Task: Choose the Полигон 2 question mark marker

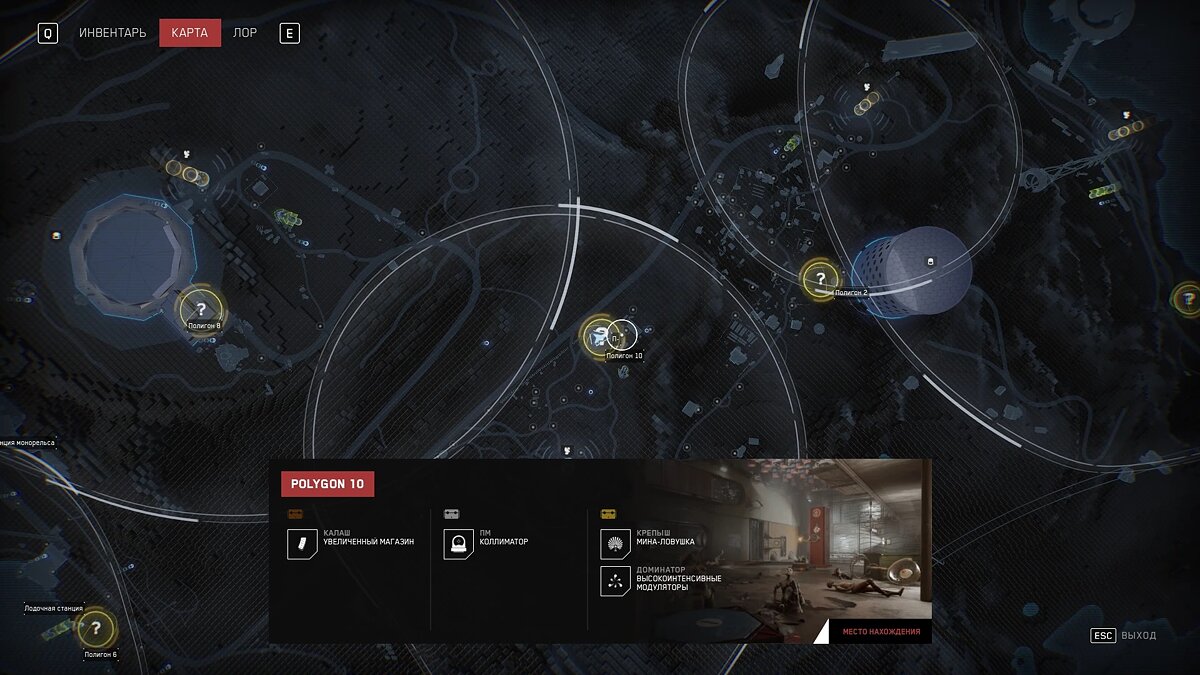Action: tap(821, 279)
